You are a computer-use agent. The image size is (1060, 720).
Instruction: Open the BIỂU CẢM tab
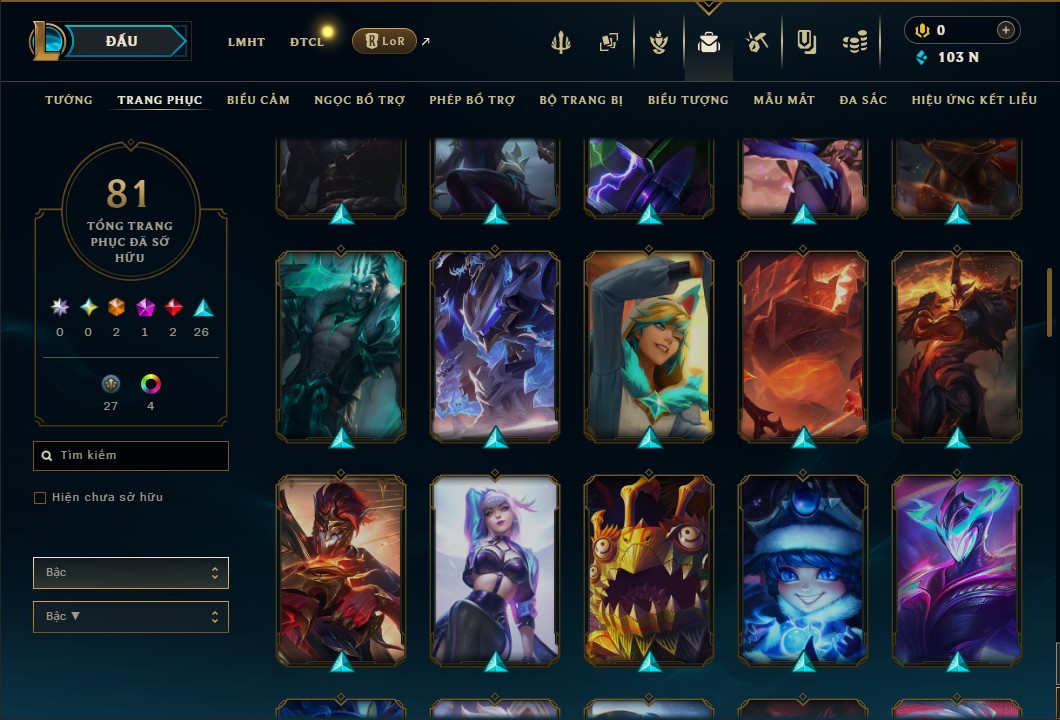pos(258,100)
